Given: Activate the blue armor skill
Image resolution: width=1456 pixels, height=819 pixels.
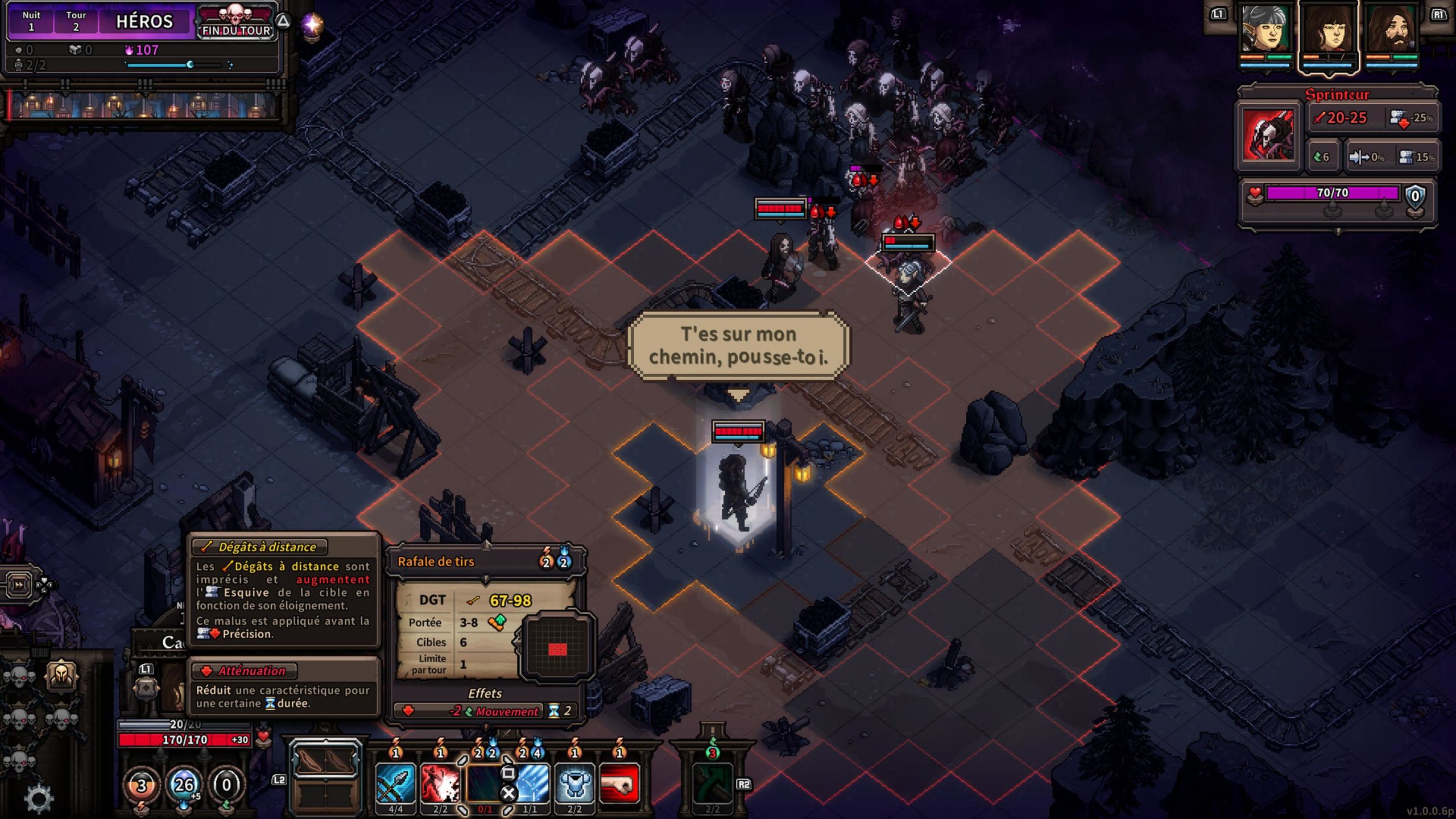Looking at the screenshot, I should click(x=574, y=783).
